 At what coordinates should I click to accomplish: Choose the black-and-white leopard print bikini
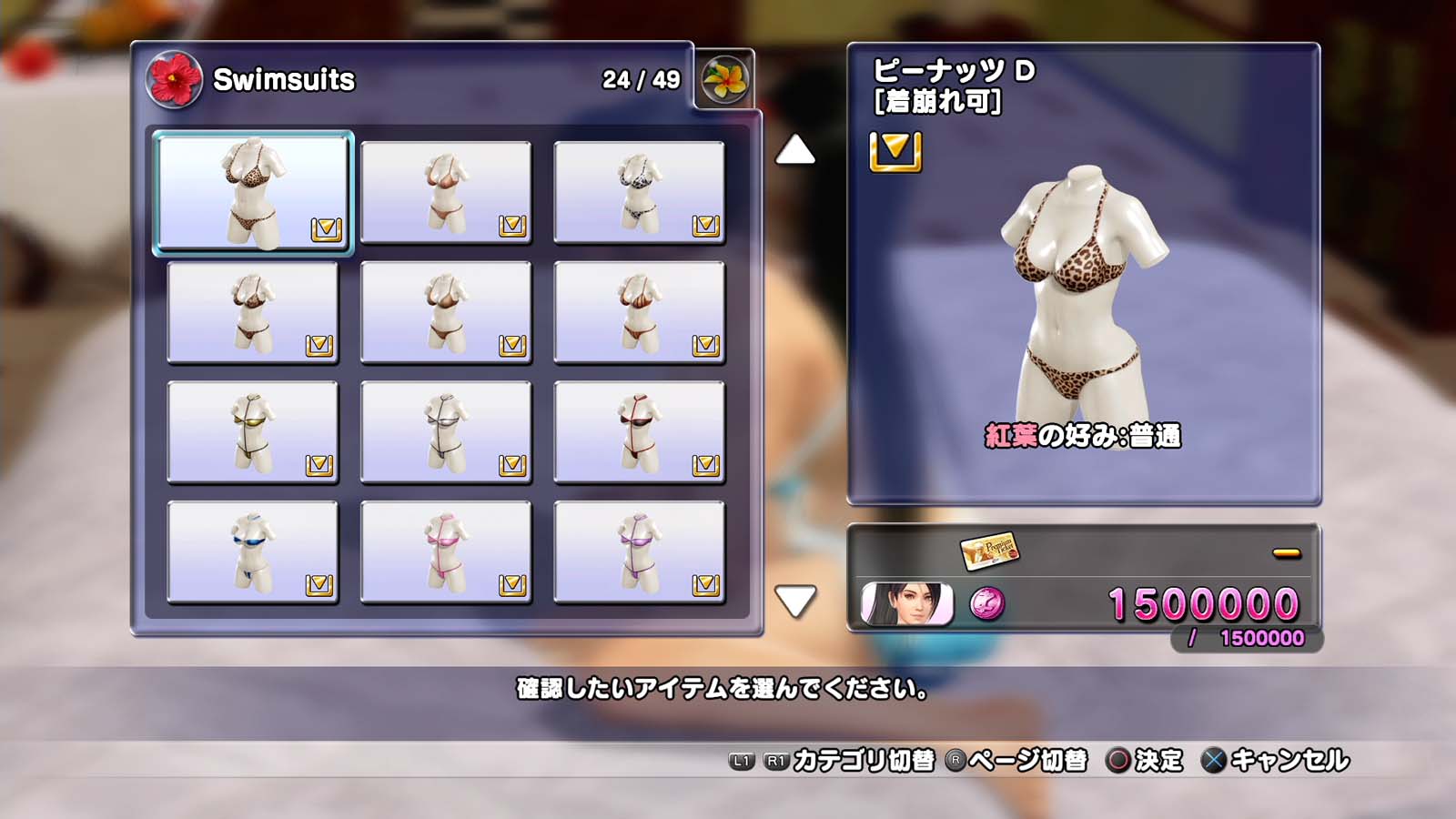639,192
